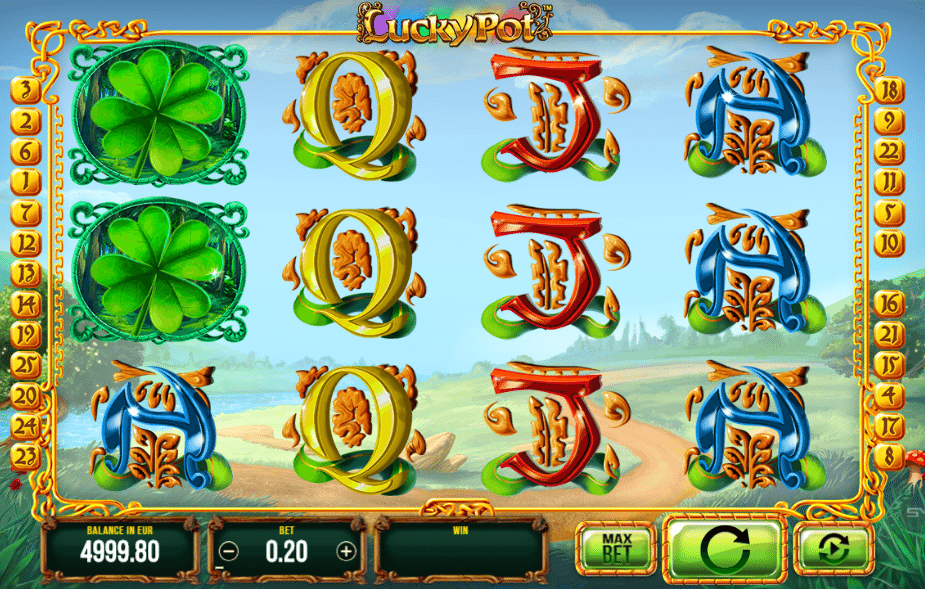Select payline number 12

(26, 243)
